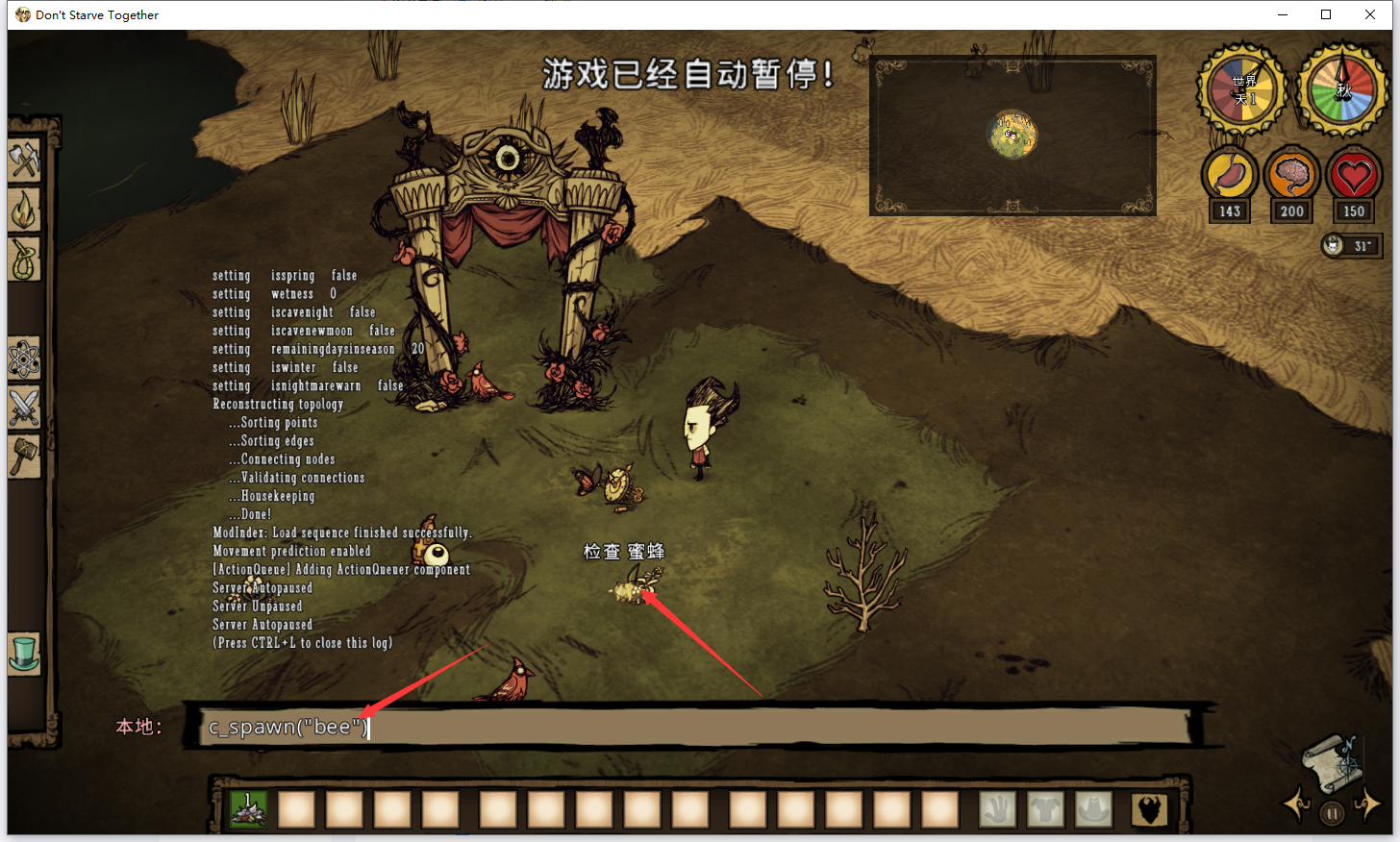Choose the hat equipment slot
Screen dimensions: 1400x842
(x=1093, y=809)
